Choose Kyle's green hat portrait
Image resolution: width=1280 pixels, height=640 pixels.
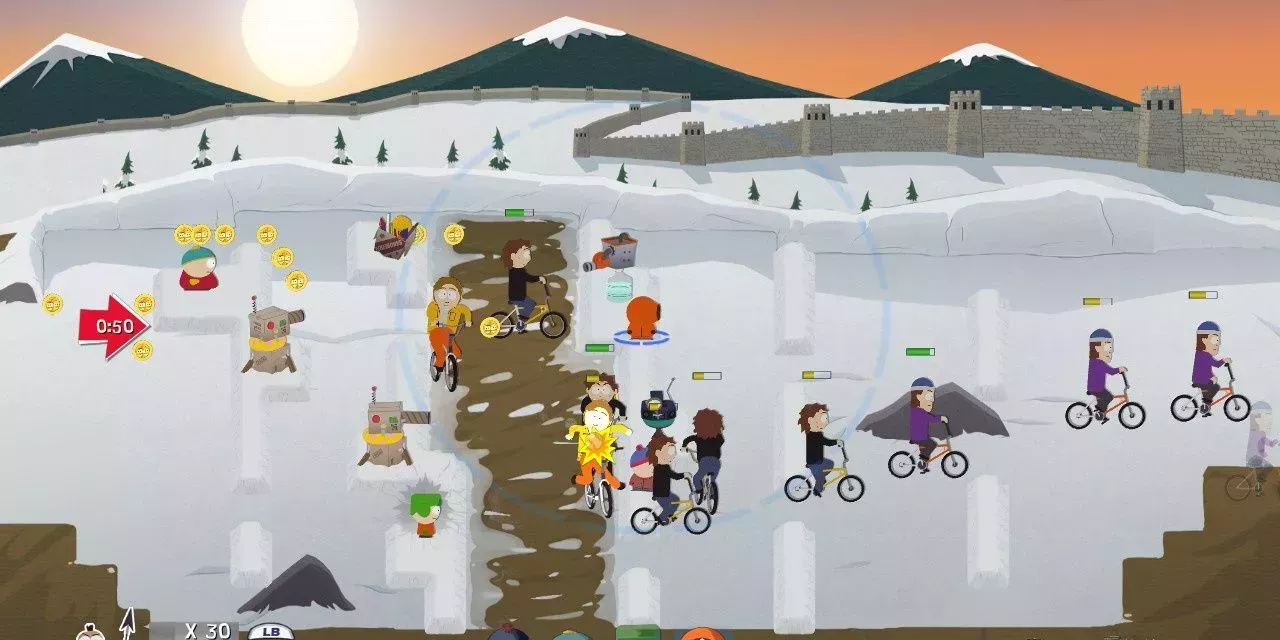coord(638,633)
